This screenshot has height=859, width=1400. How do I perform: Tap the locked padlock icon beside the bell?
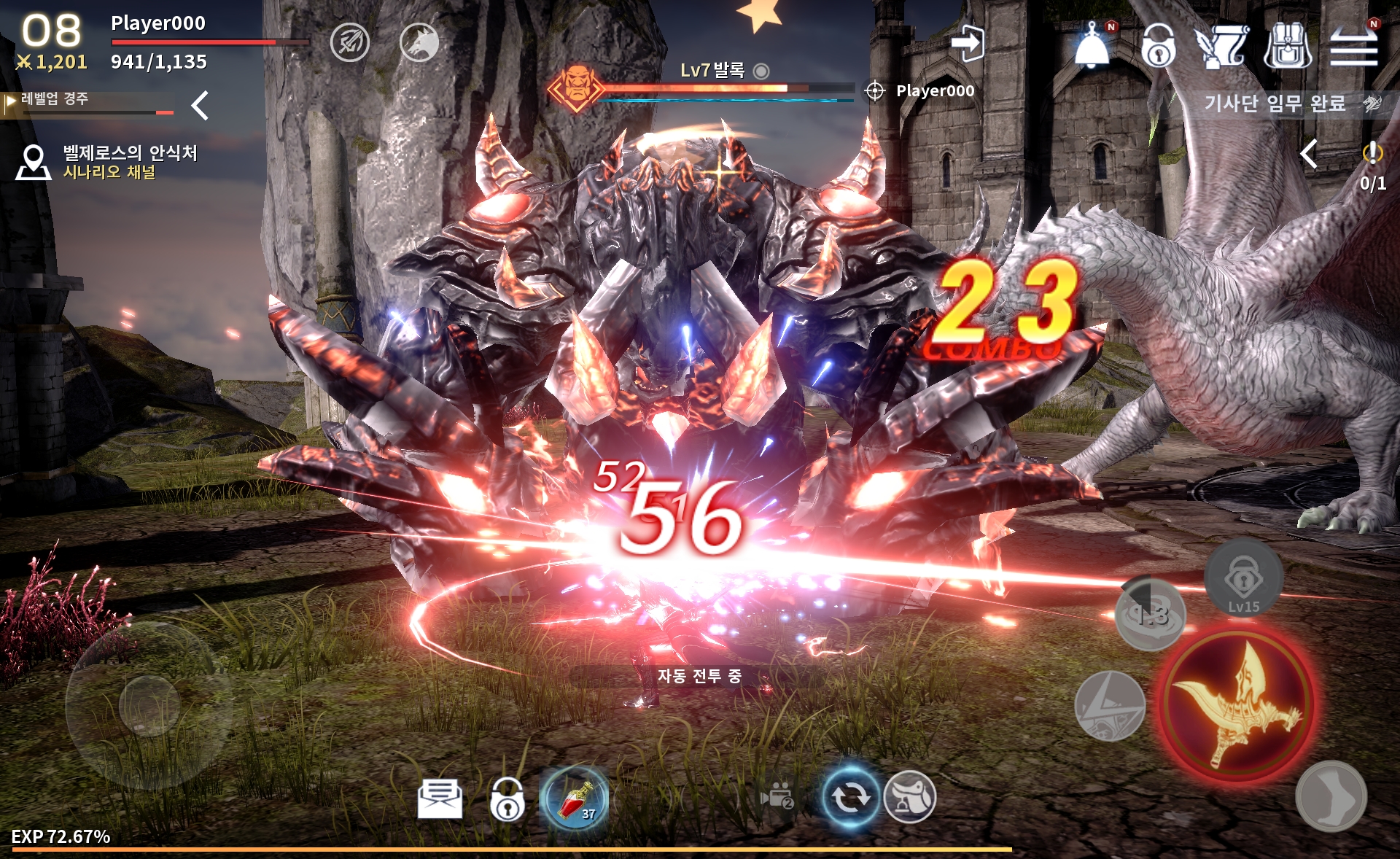point(1158,45)
